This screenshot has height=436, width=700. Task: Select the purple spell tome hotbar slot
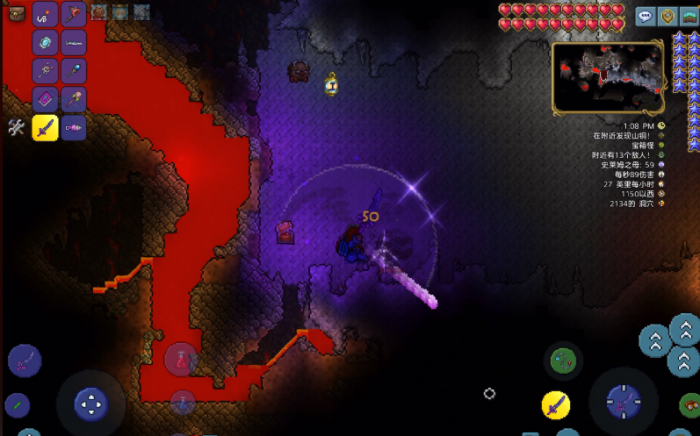click(x=45, y=99)
